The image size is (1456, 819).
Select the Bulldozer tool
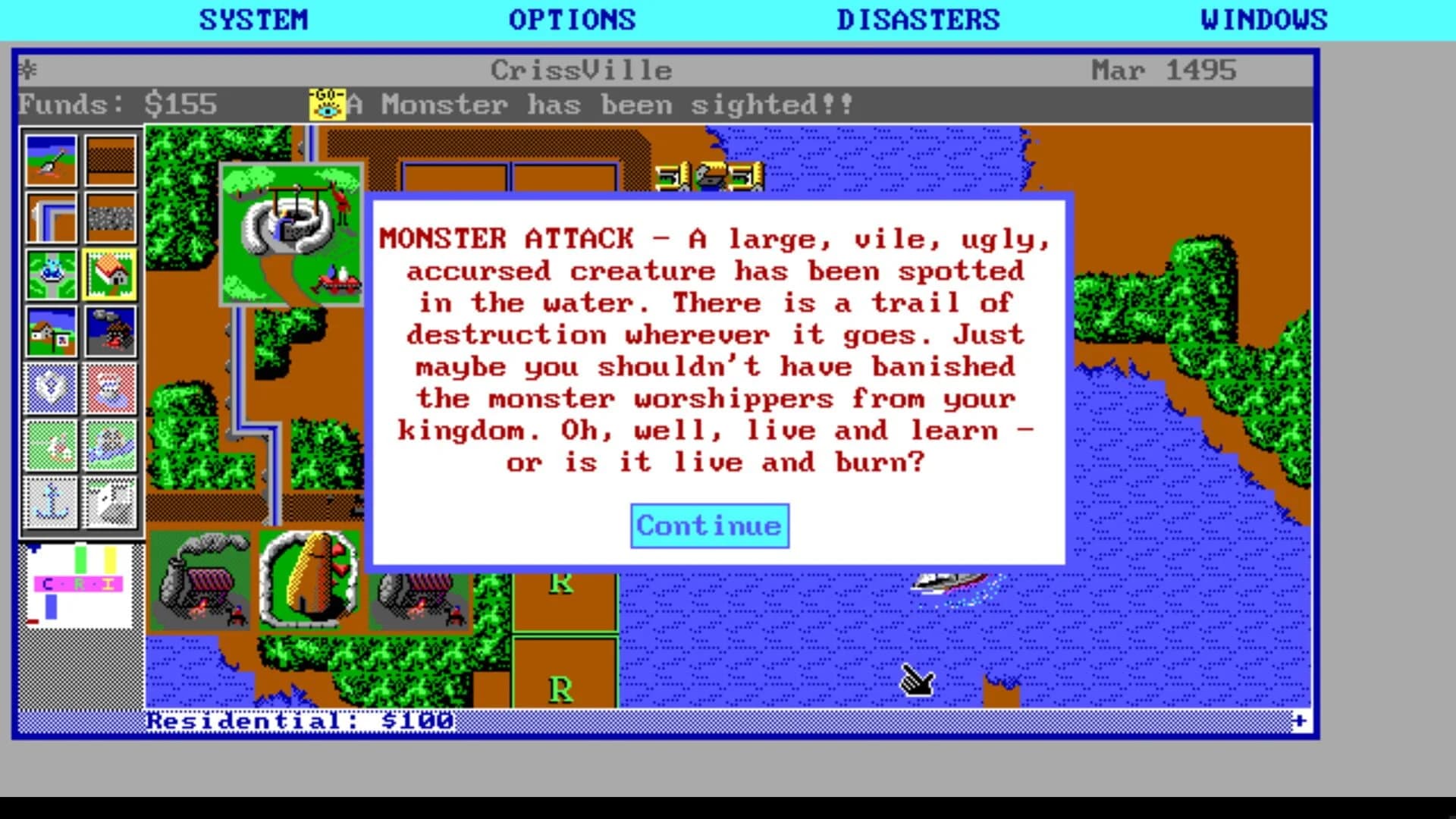pos(51,159)
